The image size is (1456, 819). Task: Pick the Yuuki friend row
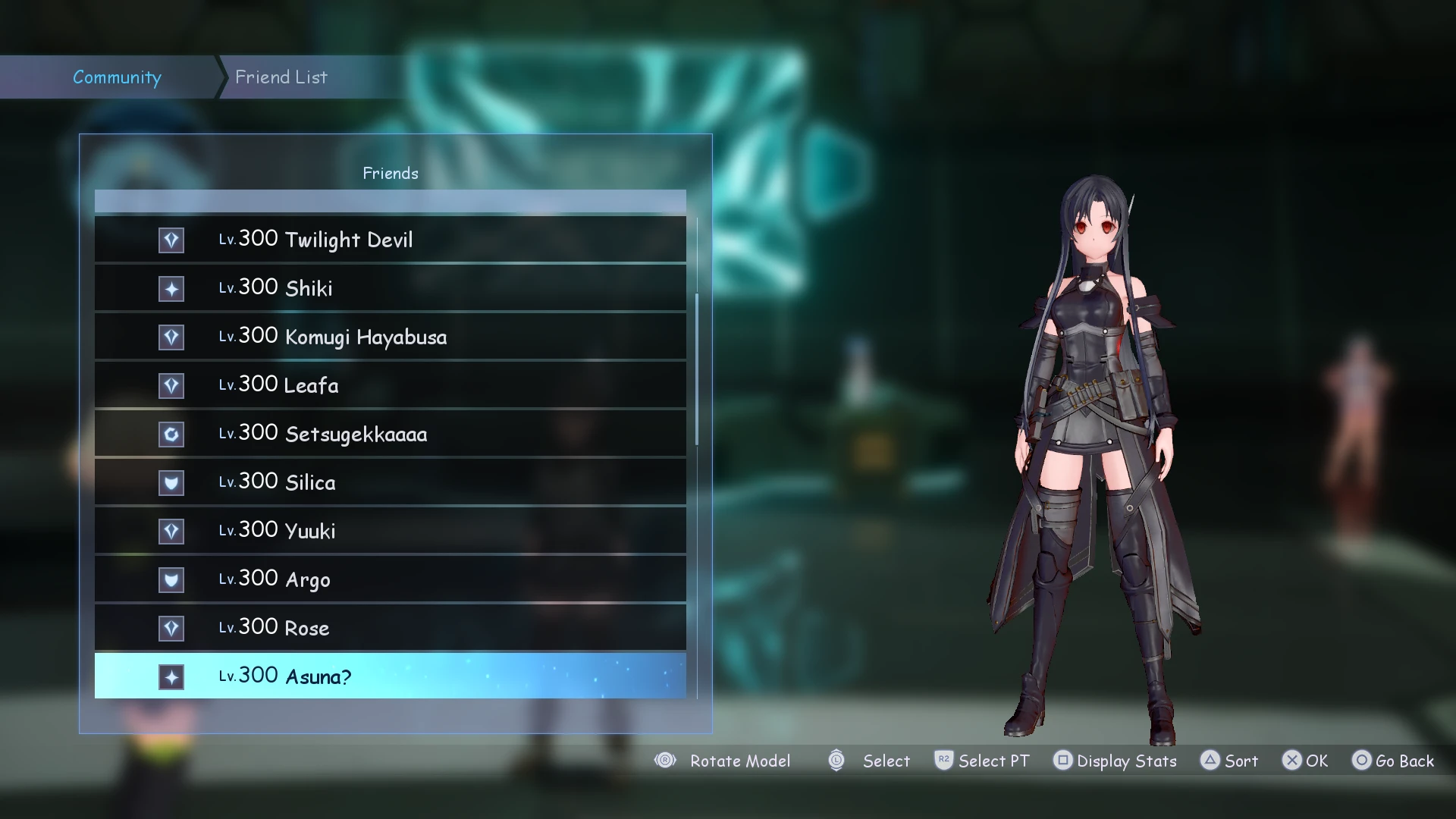pyautogui.click(x=390, y=531)
